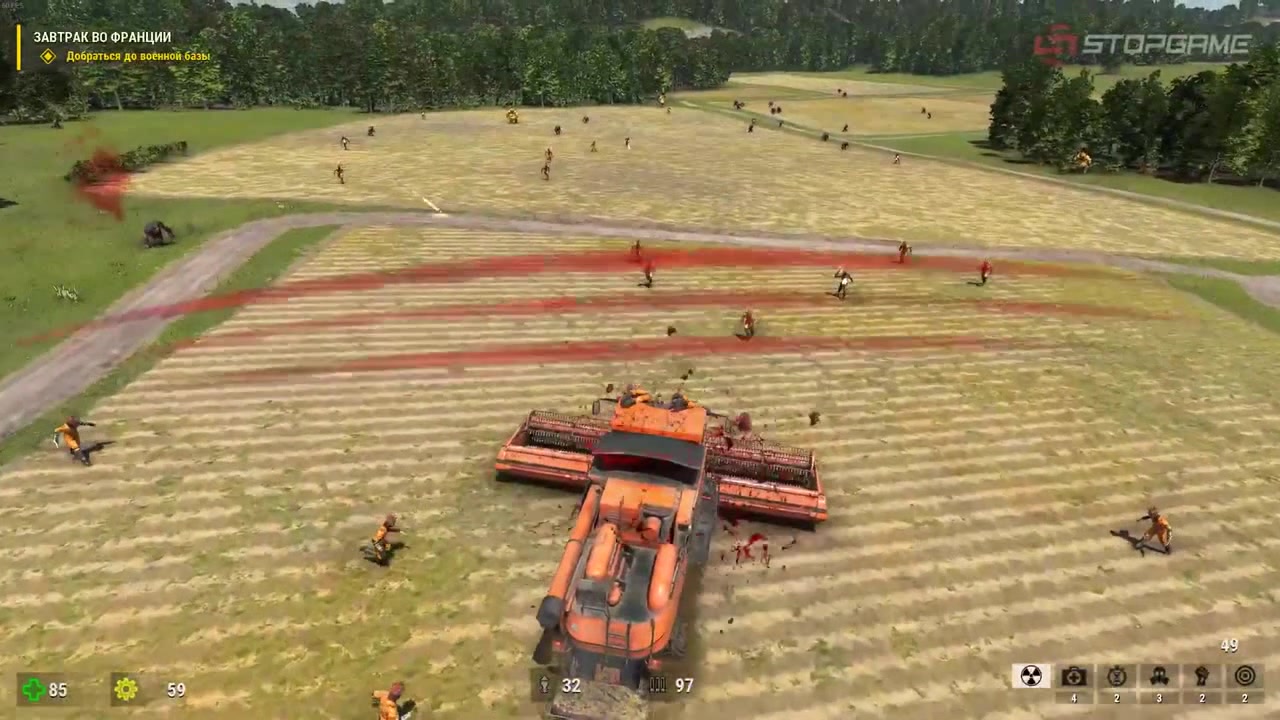The image size is (1280, 720).
Task: Click the yellow armor gear icon
Action: tap(125, 689)
